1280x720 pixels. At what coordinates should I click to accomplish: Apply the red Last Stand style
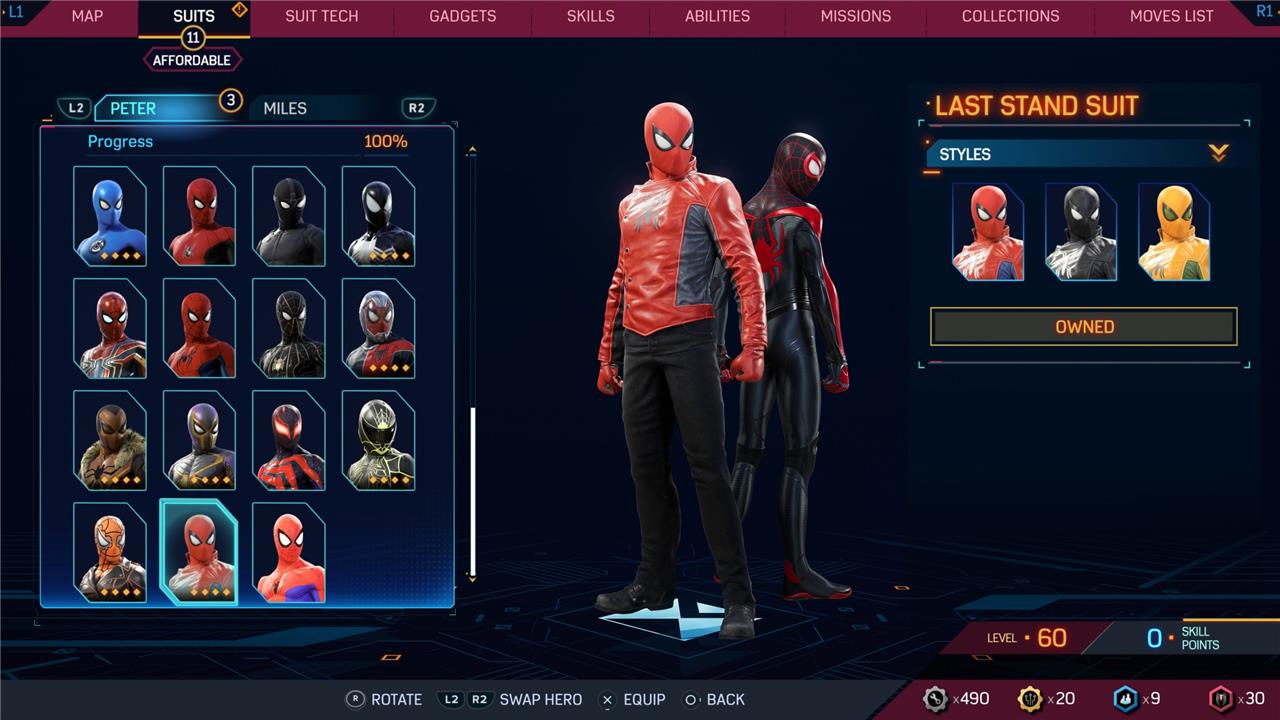[x=988, y=232]
